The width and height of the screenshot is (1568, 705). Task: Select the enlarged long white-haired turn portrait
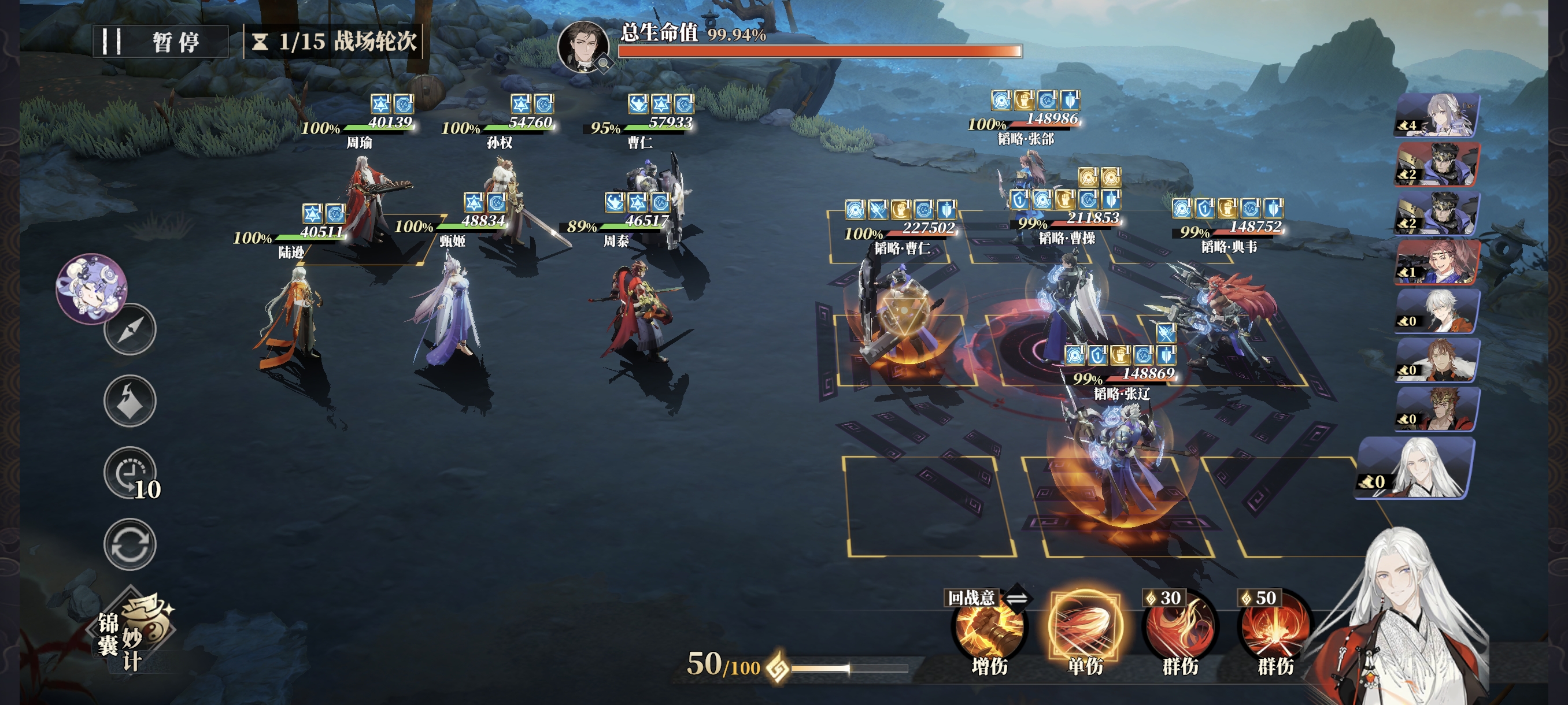click(1417, 469)
